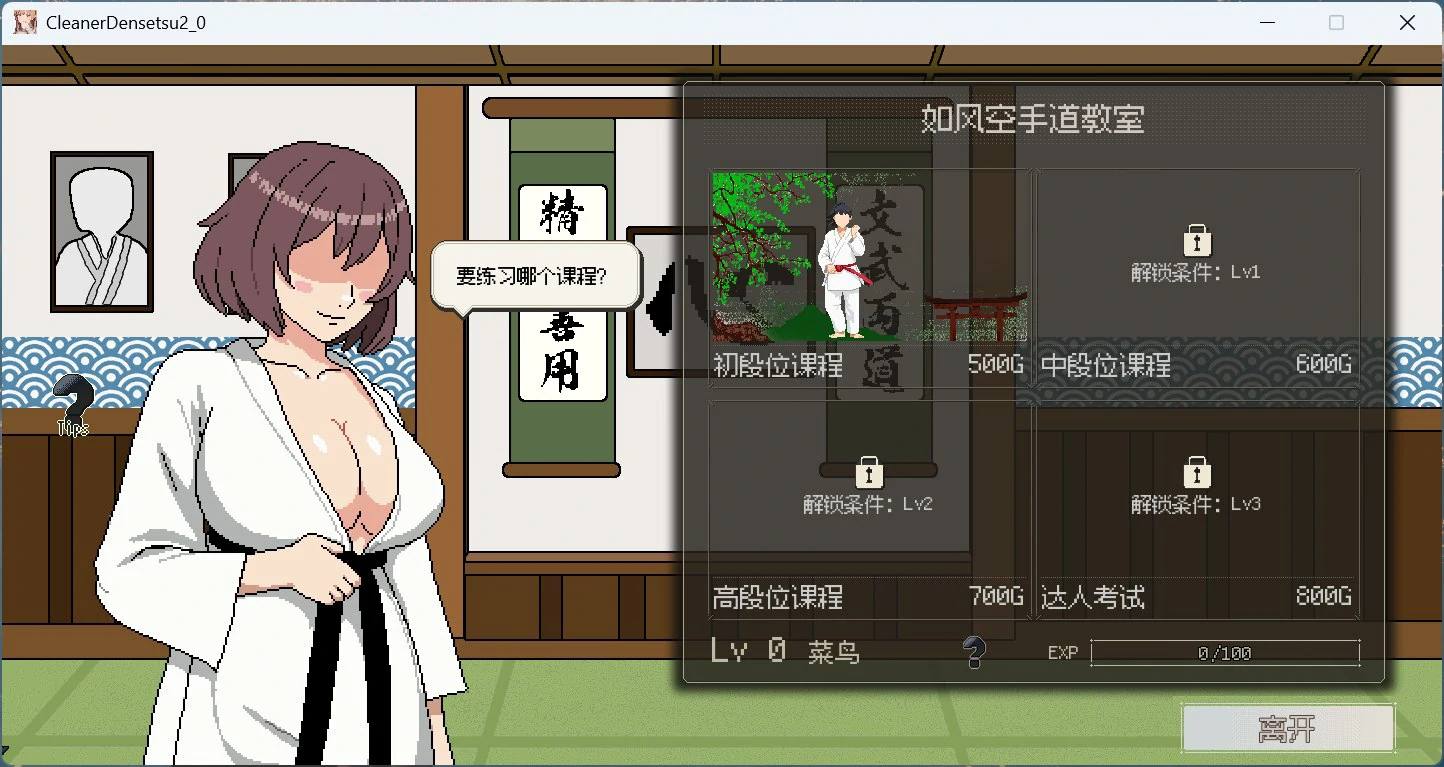This screenshot has width=1444, height=767.
Task: Click the Lv 0 菜鸟 rank label
Action: coord(785,650)
